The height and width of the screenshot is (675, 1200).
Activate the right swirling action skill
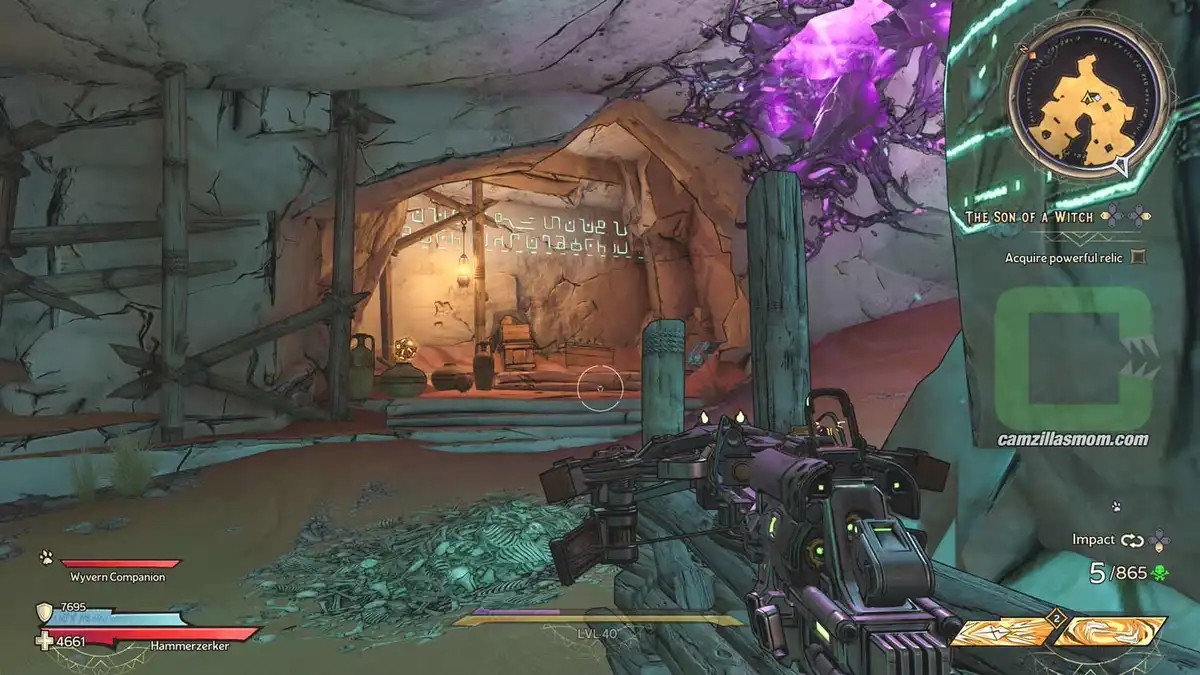coord(1111,632)
